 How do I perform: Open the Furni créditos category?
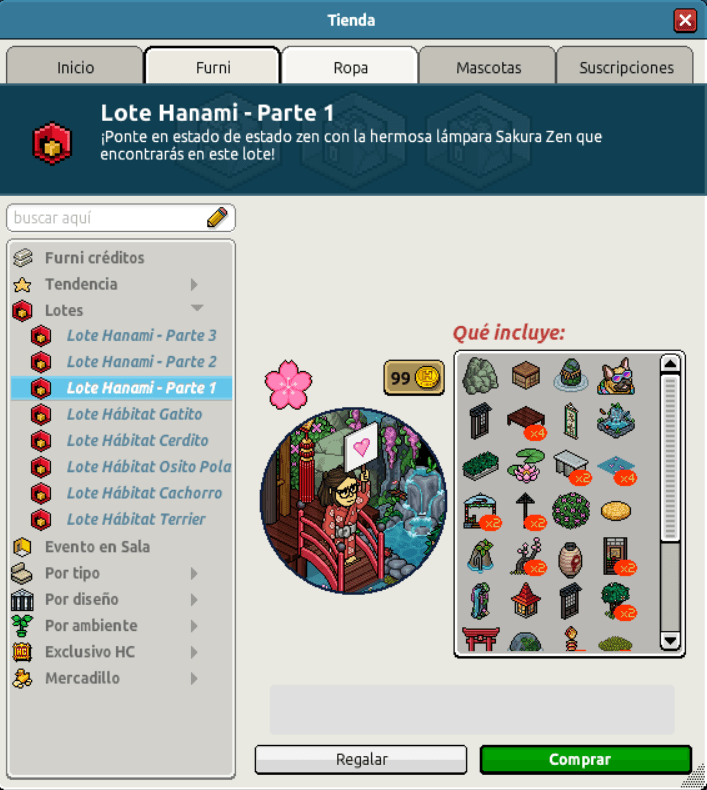coord(94,258)
